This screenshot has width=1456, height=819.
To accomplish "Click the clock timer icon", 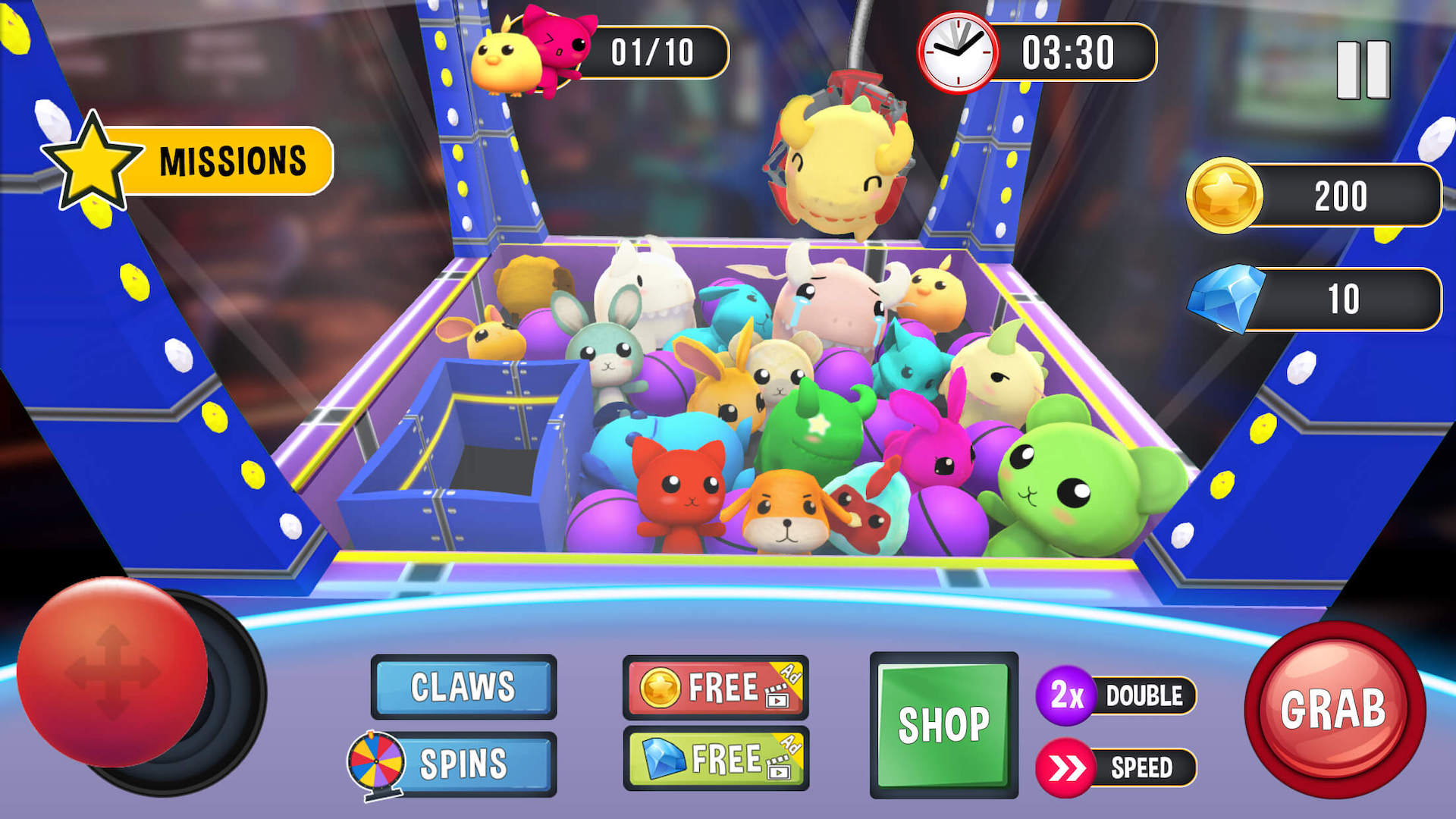I will click(x=957, y=52).
